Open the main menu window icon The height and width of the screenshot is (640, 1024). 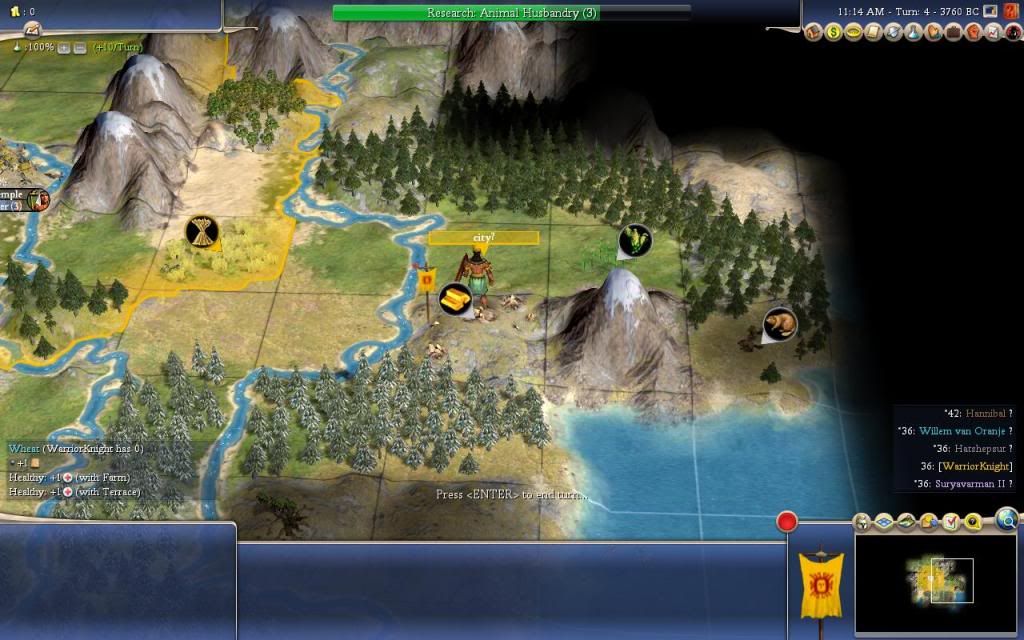[990, 11]
